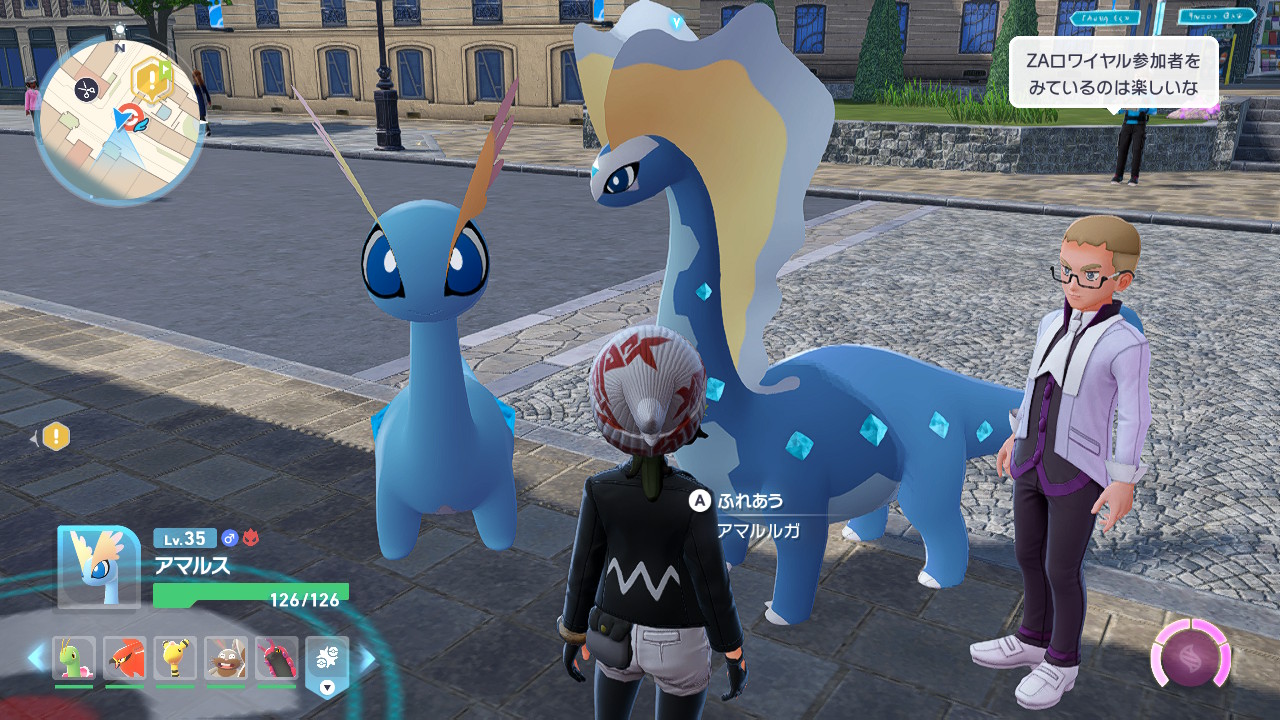Cycle party left with the arrow
This screenshot has width=1280, height=720.
pos(36,658)
